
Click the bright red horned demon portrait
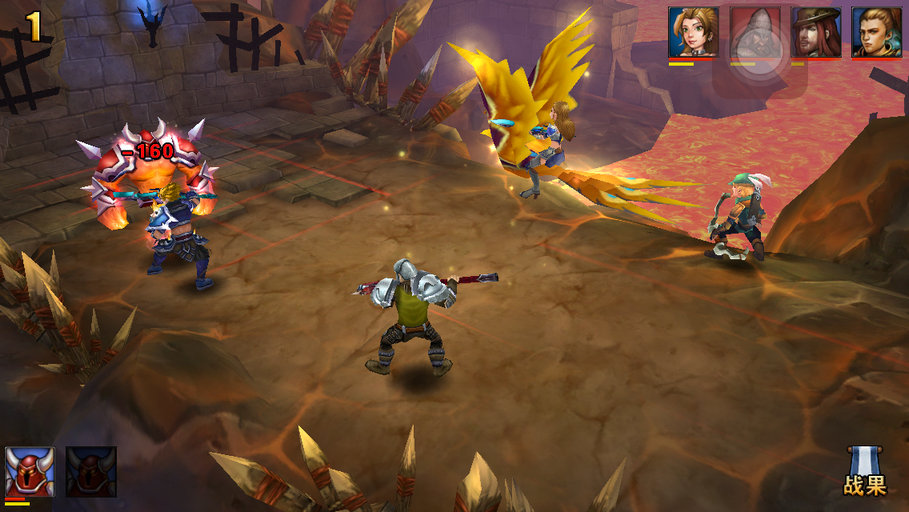(30, 471)
